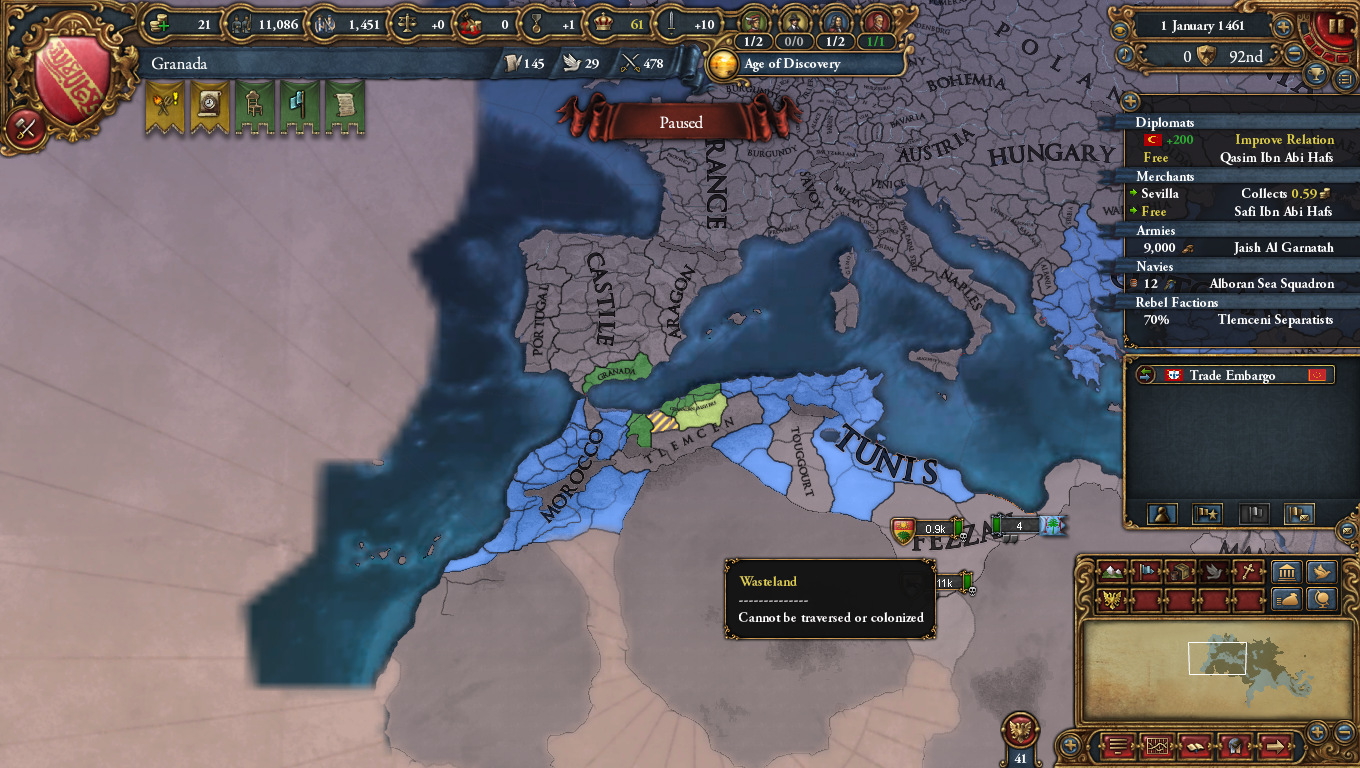Open the economy money bag button
The image size is (1360, 768).
coord(1287,598)
